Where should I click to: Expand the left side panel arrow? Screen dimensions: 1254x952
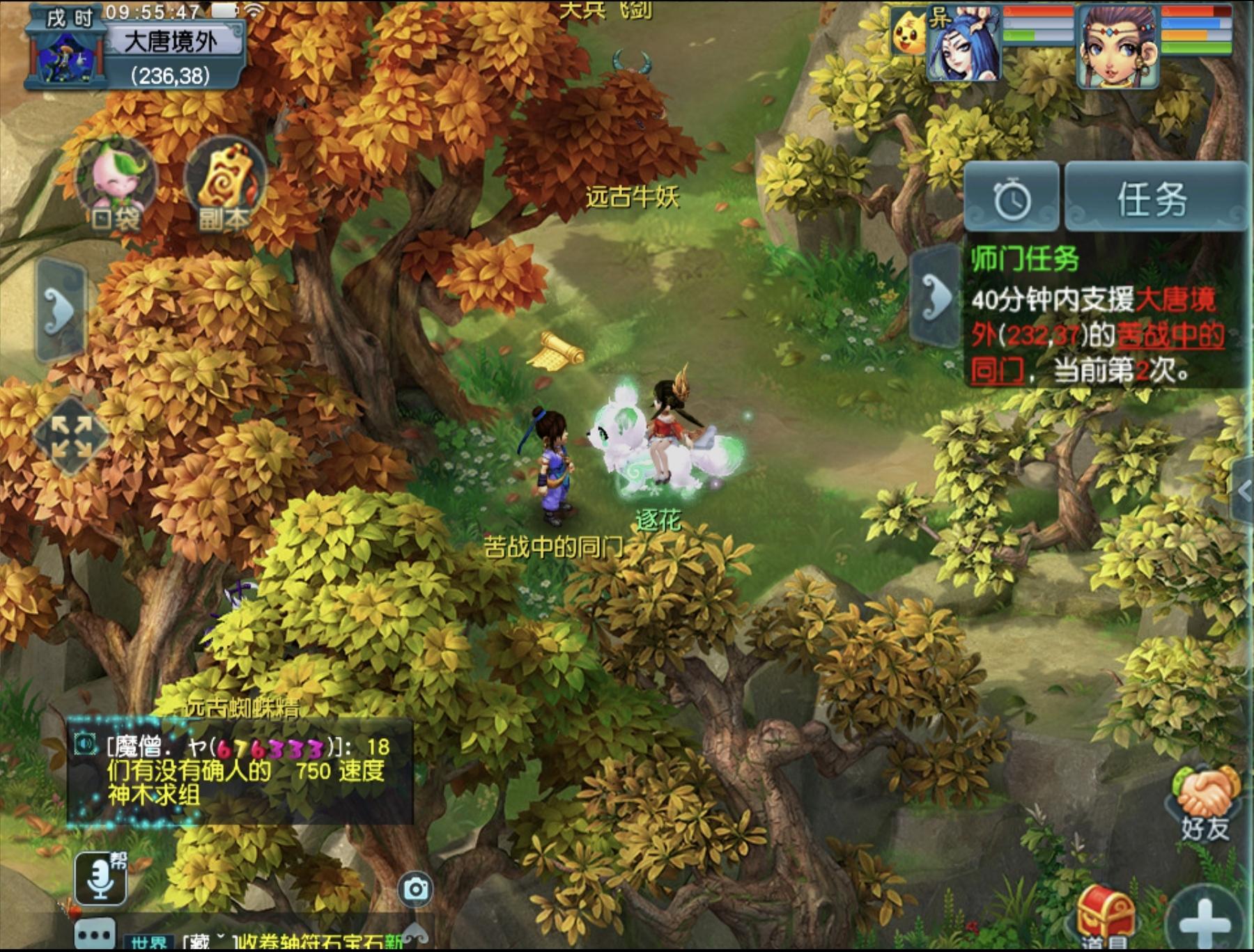(x=61, y=309)
